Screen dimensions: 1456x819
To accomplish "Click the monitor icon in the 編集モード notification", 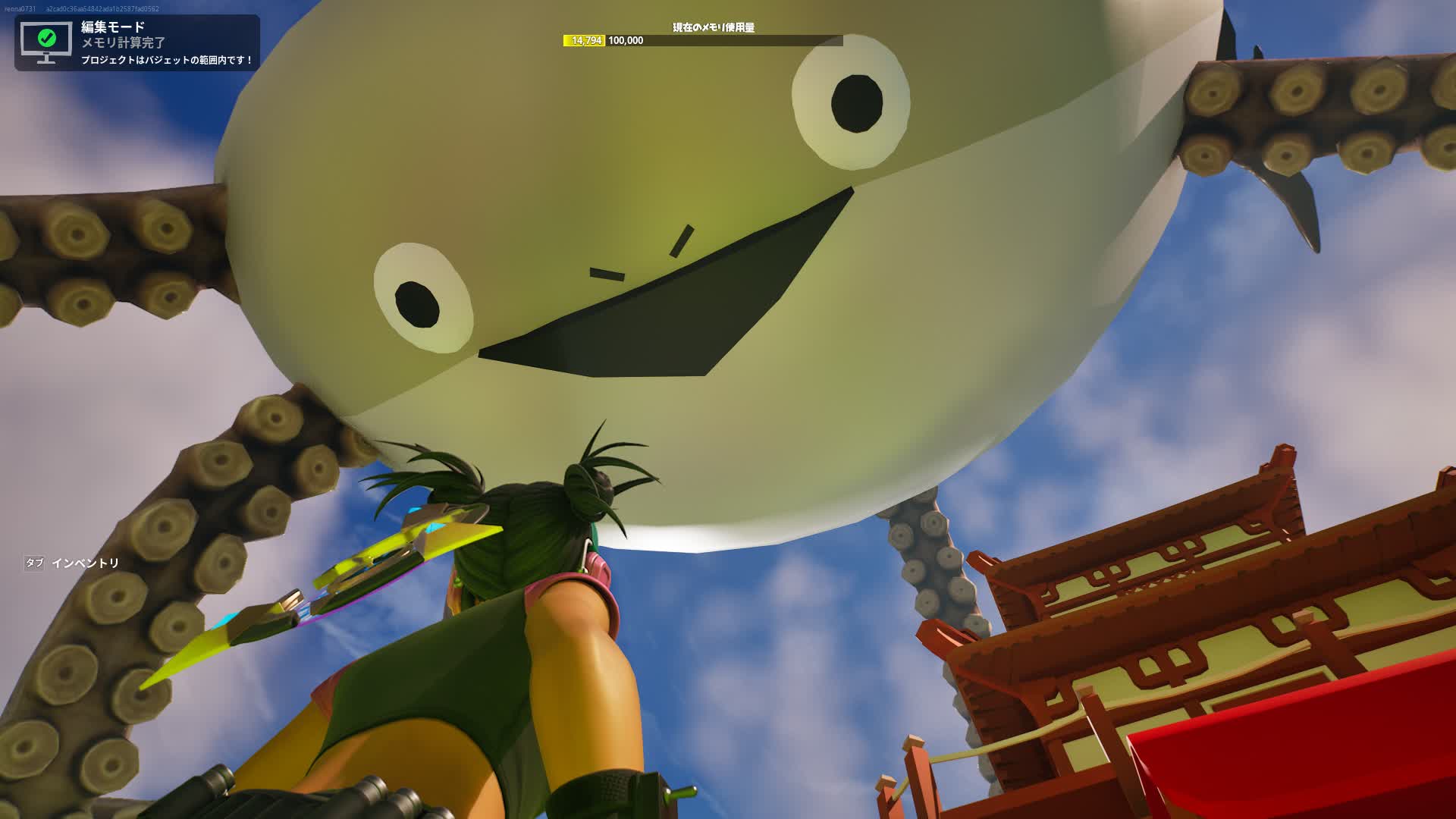I will [x=47, y=42].
